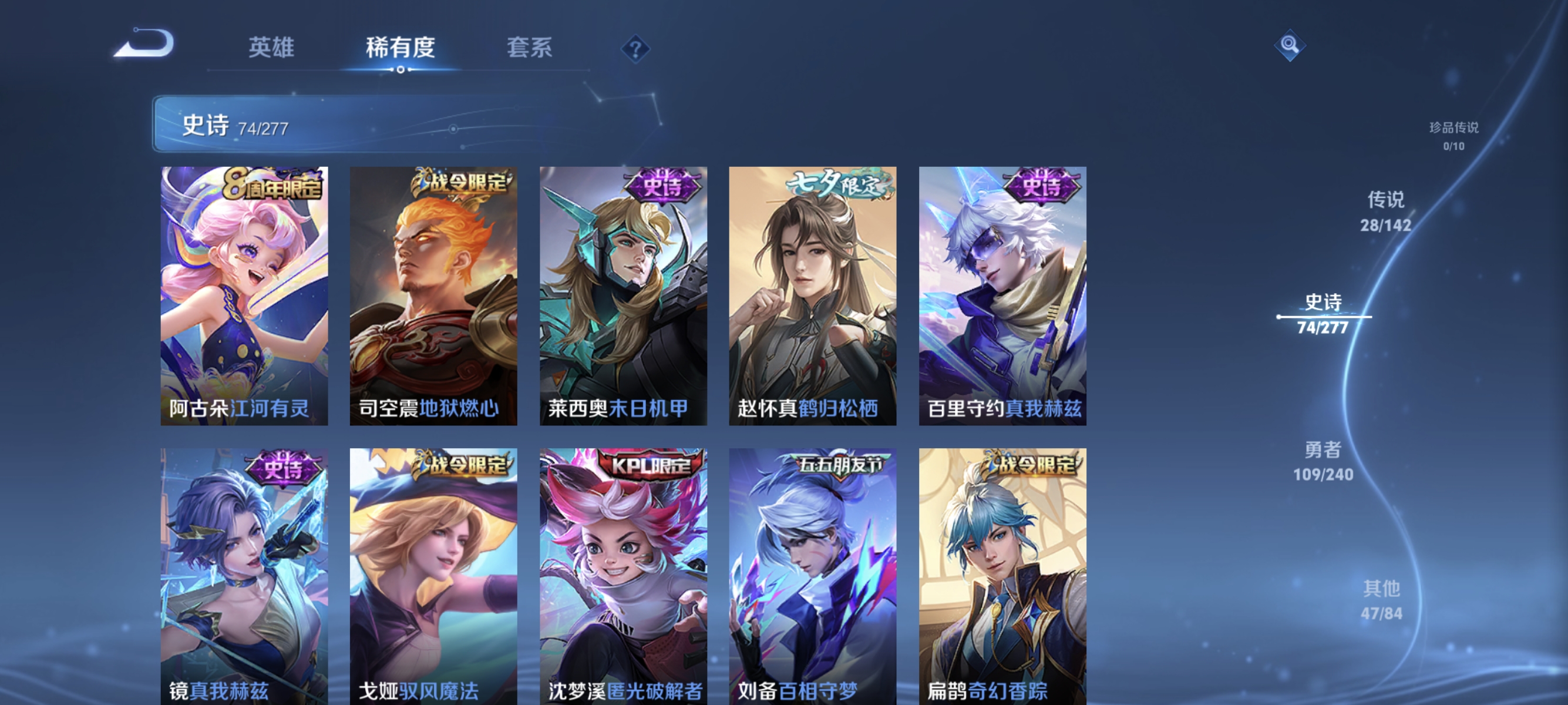Switch to the 英雄 tab
Image resolution: width=1568 pixels, height=705 pixels.
[x=271, y=48]
